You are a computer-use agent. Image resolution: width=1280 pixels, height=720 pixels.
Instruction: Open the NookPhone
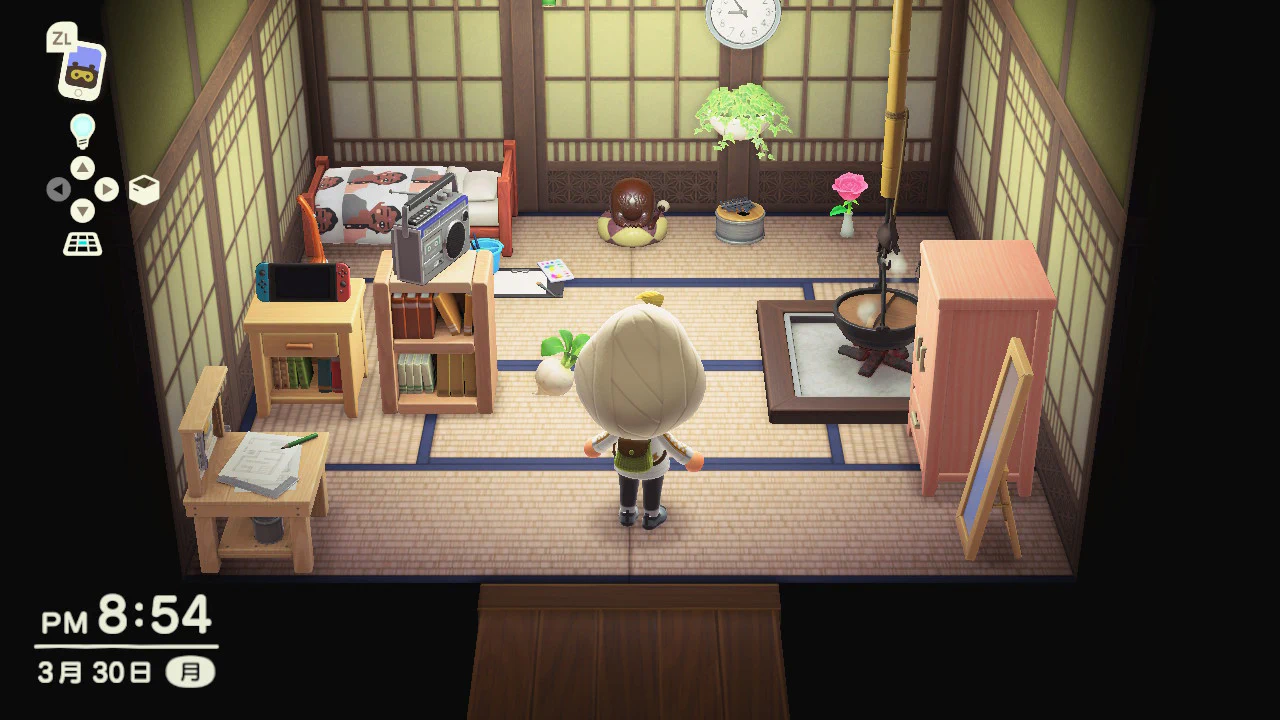click(82, 71)
